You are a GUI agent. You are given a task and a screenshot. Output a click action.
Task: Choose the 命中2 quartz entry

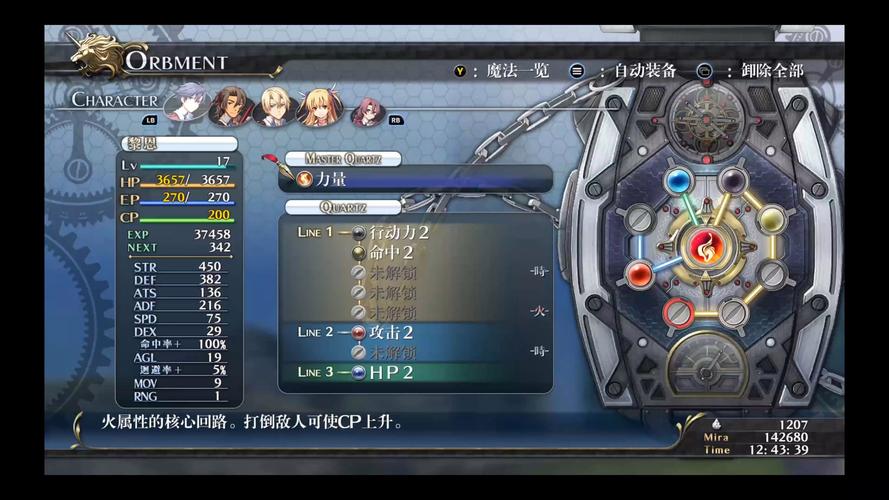(x=391, y=252)
